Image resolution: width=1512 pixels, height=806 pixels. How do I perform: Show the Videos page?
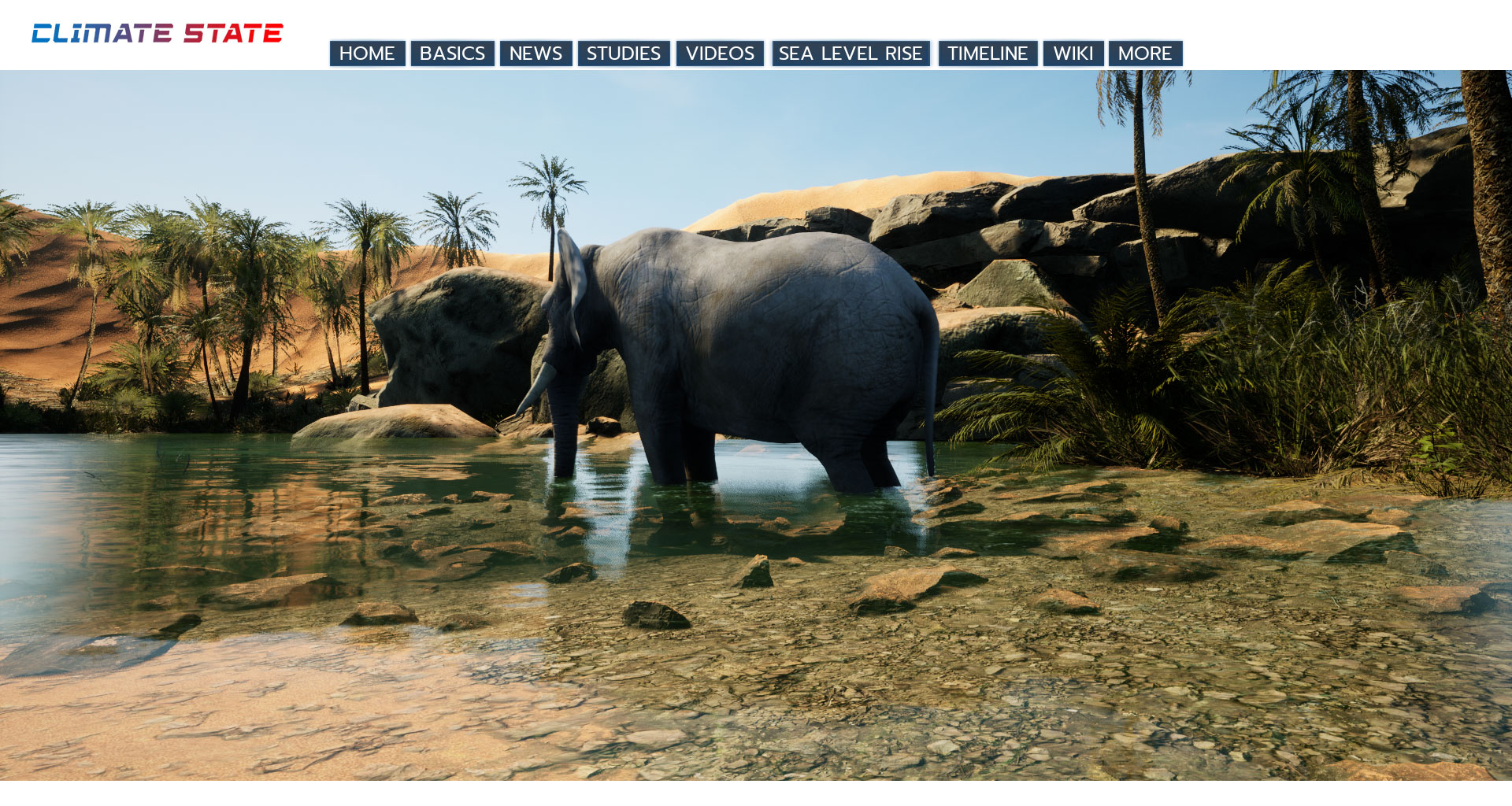[720, 54]
